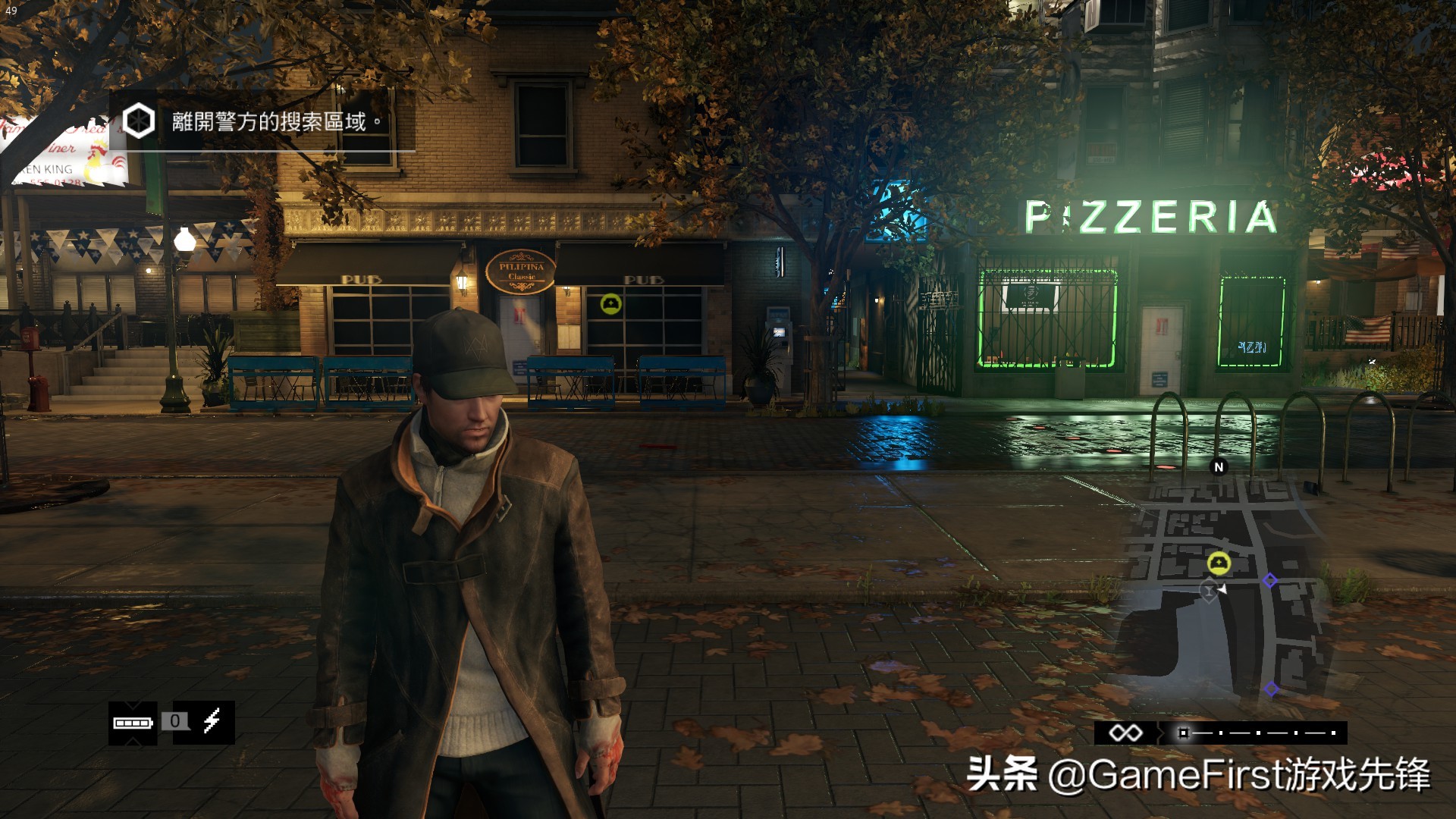The height and width of the screenshot is (819, 1456).
Task: Activate the lightning bolt icon
Action: 212,720
